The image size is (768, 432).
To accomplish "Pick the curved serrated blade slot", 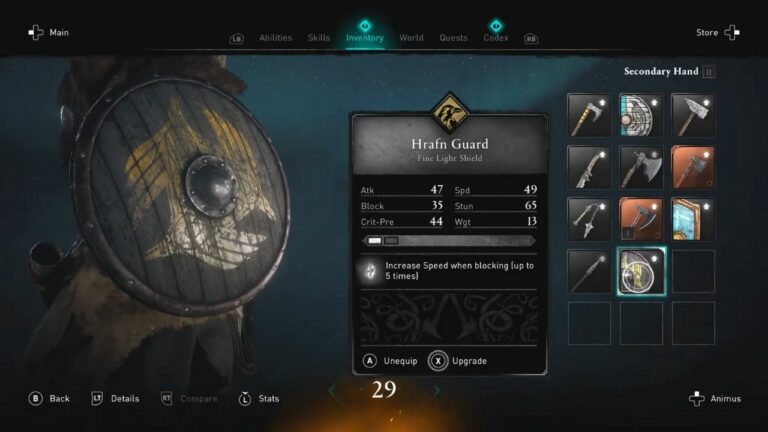I will coord(589,167).
